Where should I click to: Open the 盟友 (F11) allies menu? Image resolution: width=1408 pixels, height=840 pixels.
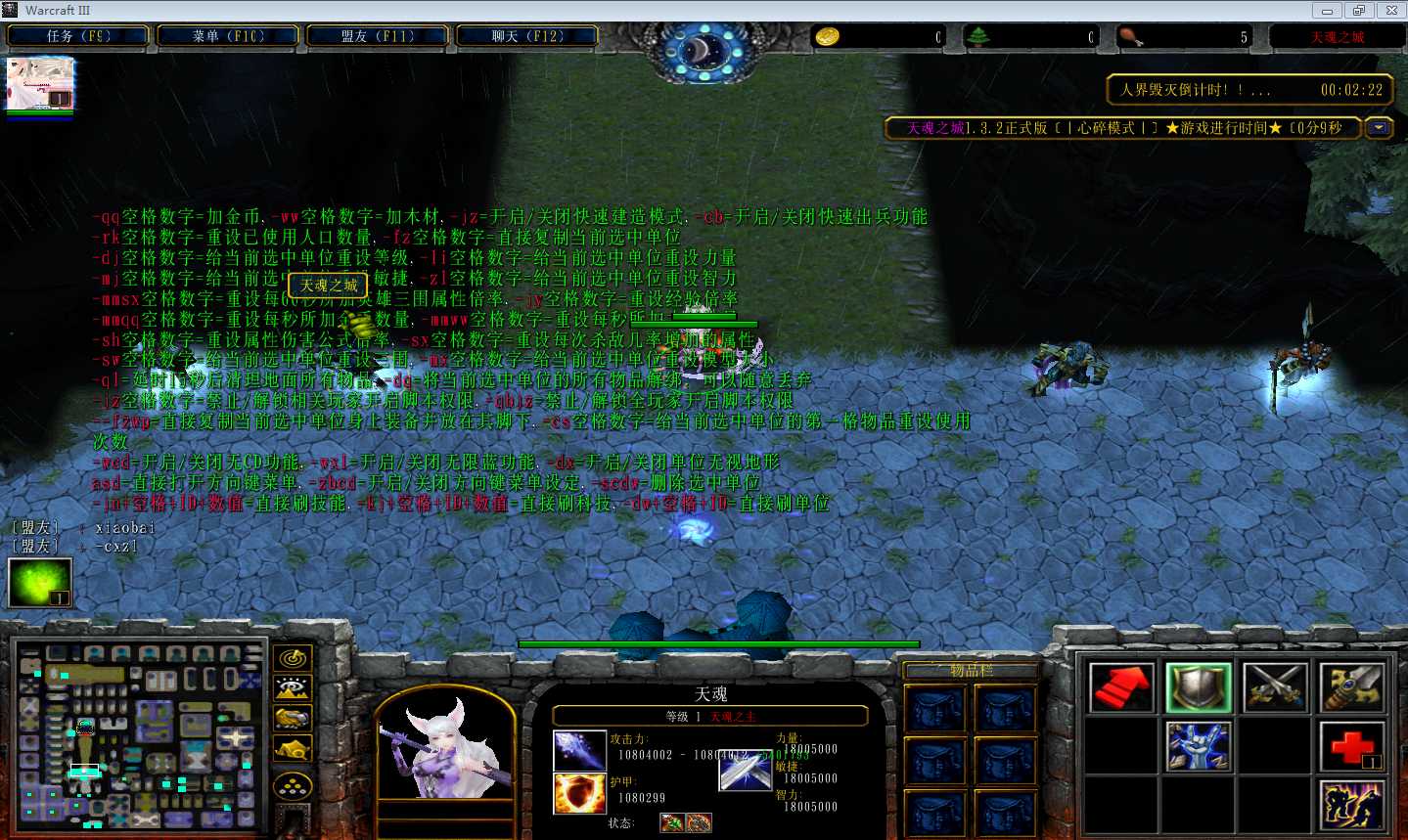378,36
